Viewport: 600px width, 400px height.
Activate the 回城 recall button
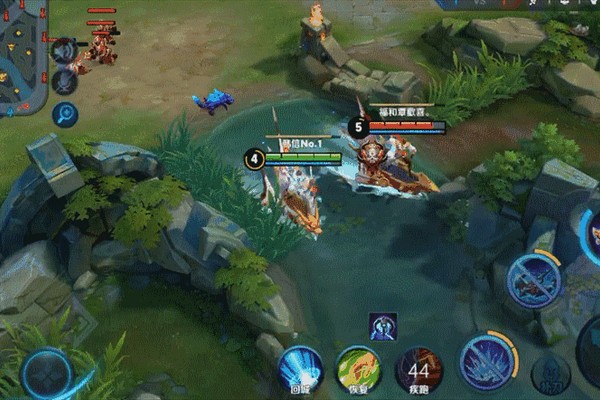[x=298, y=368]
